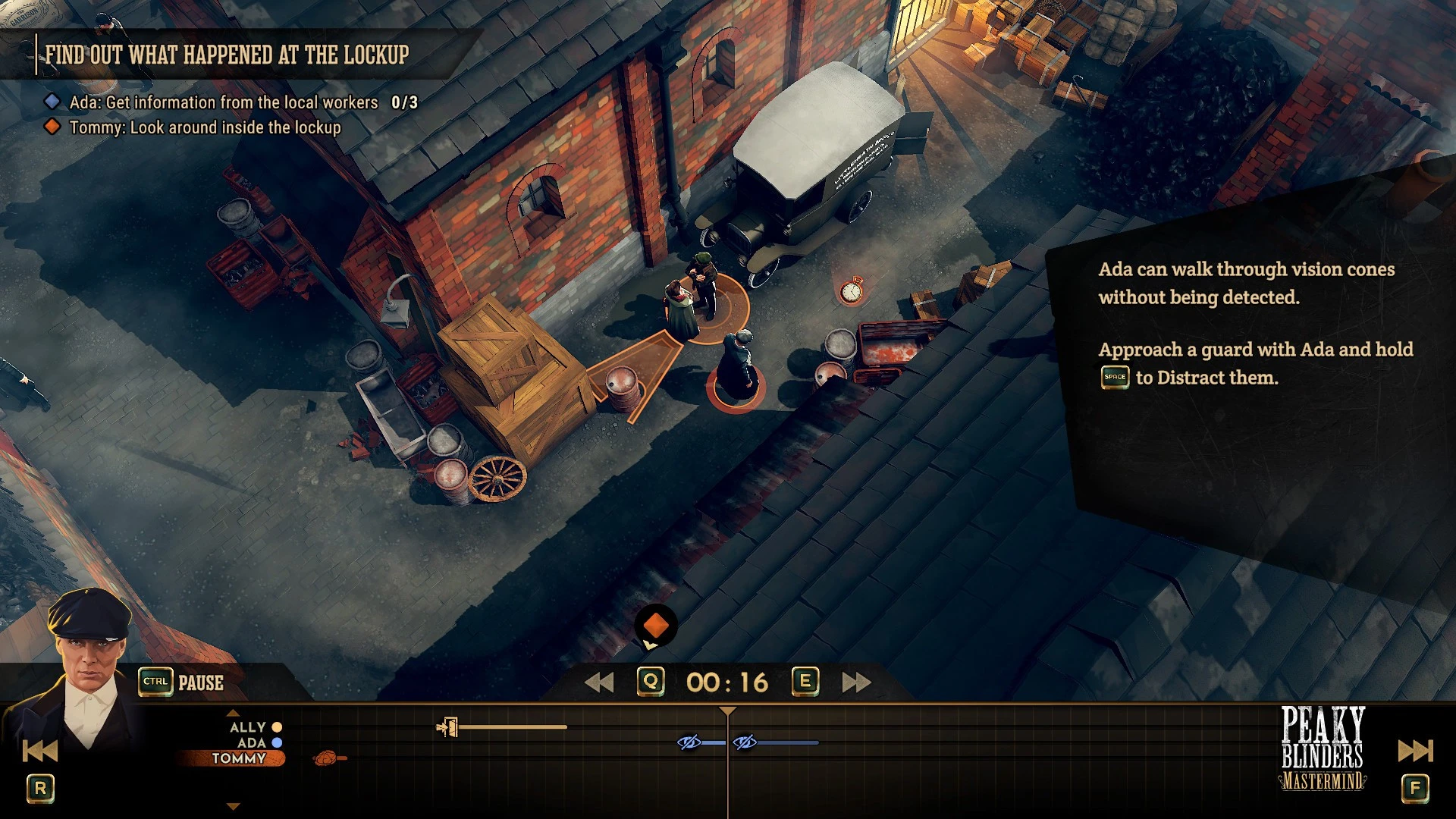This screenshot has width=1456, height=819.
Task: Click the fast-forward double-arrow beside the timer
Action: (856, 682)
